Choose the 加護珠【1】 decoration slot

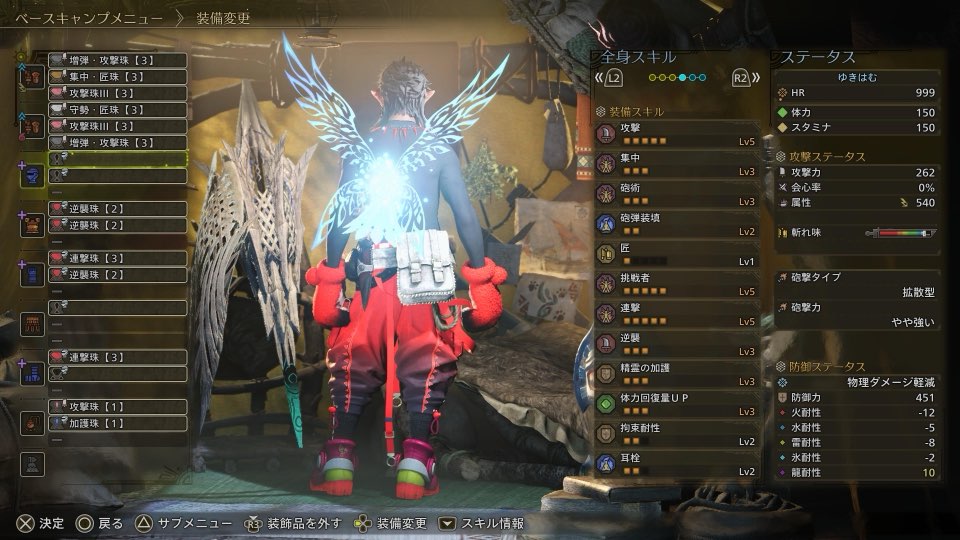(117, 423)
